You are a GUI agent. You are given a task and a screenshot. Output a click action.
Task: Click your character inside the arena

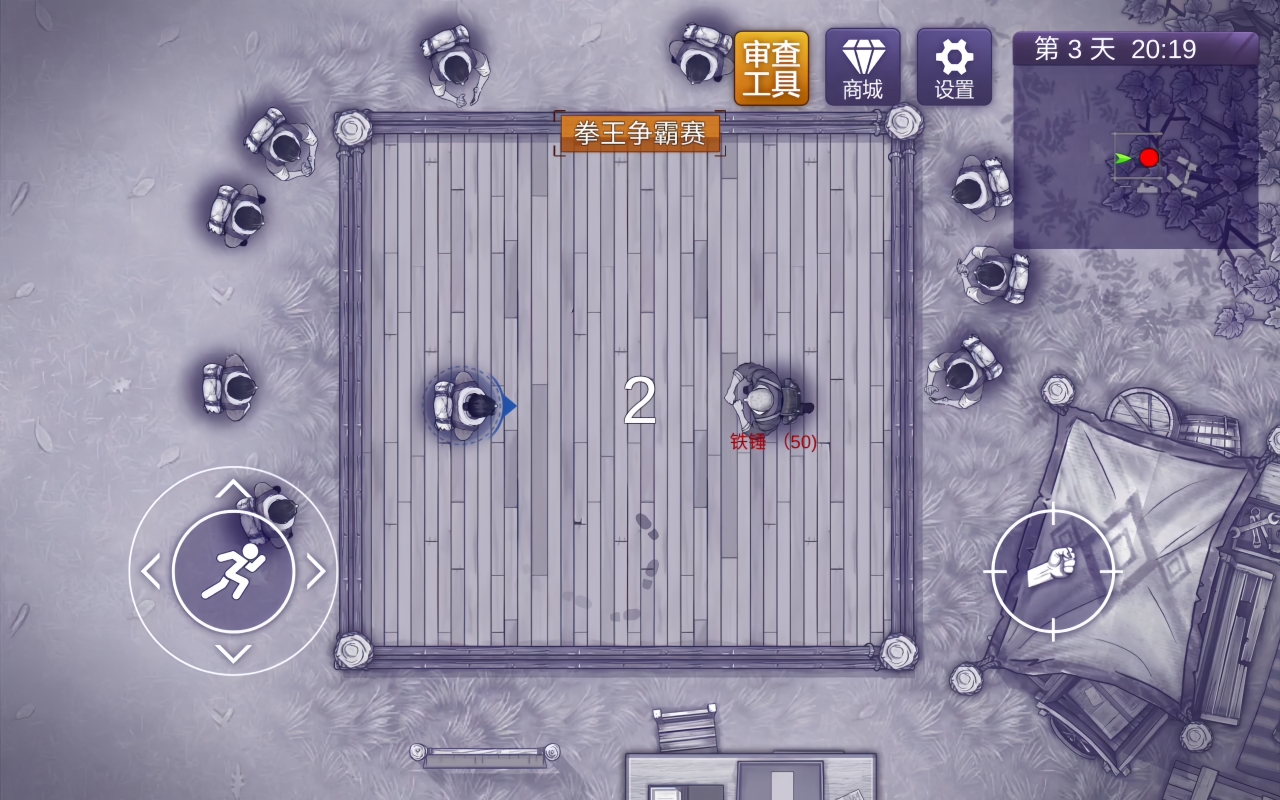pyautogui.click(x=465, y=405)
